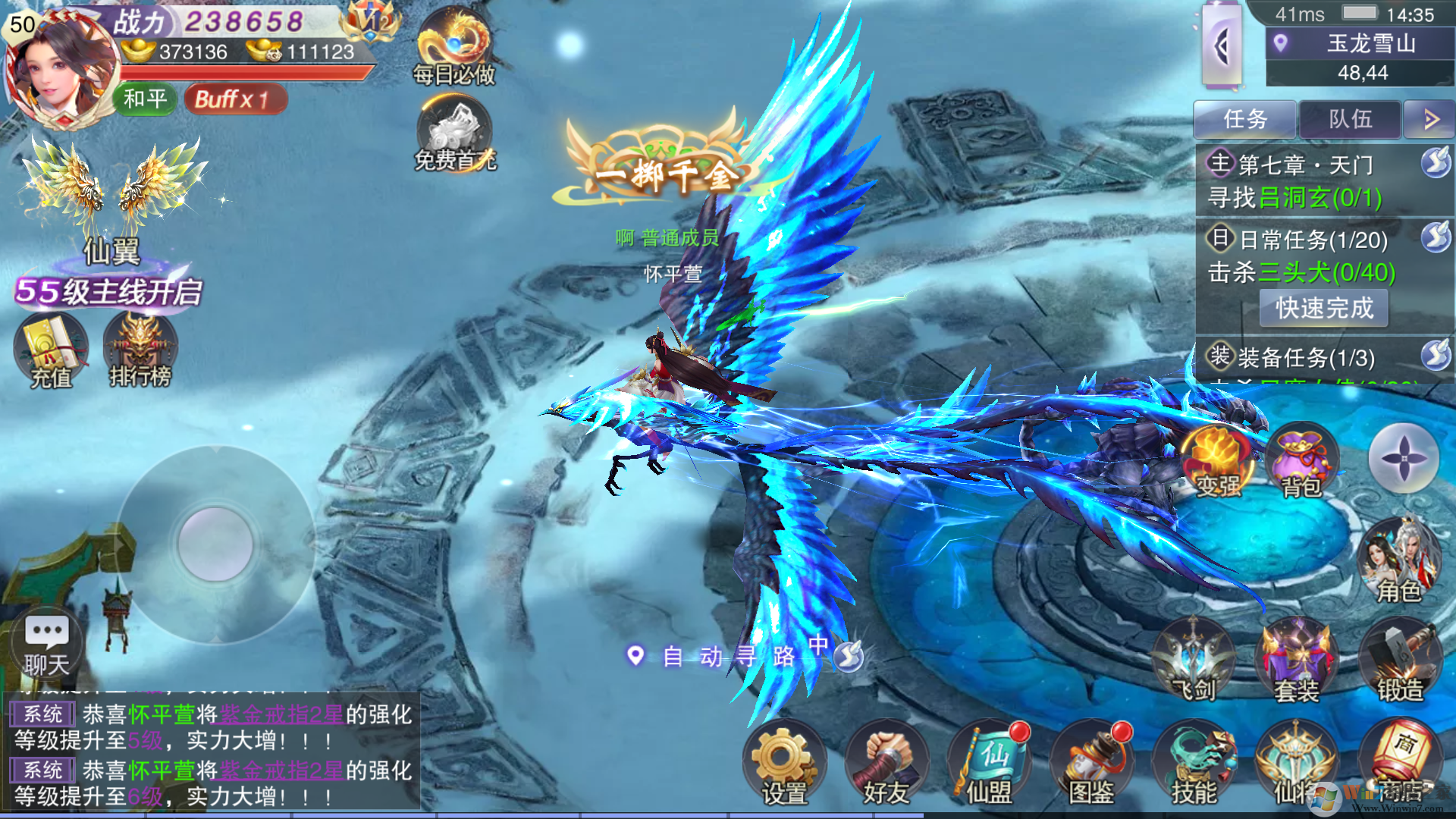
Task: Select the 任务 quest tab
Action: click(1245, 119)
